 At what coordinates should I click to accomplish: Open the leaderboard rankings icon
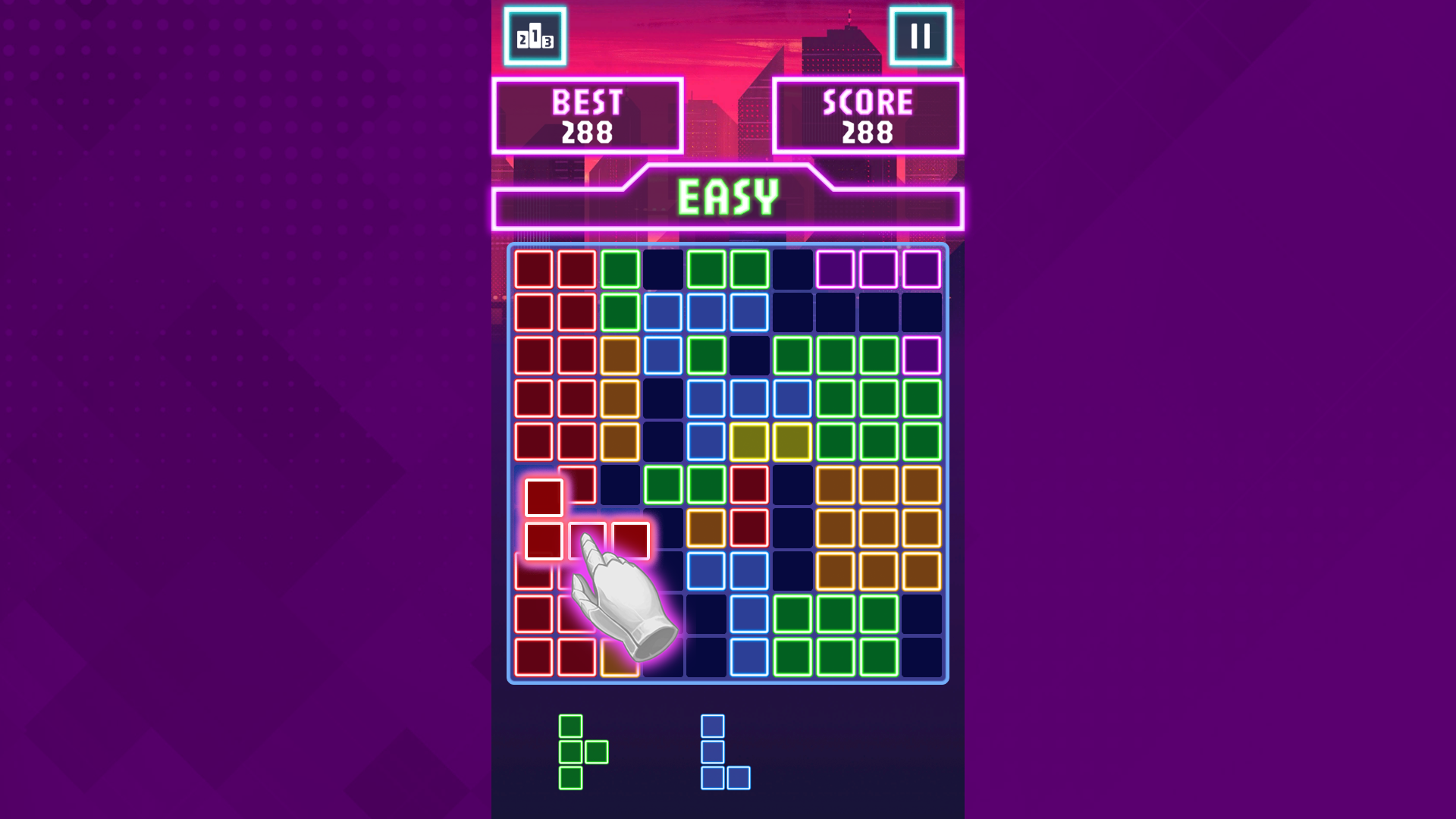click(x=536, y=37)
